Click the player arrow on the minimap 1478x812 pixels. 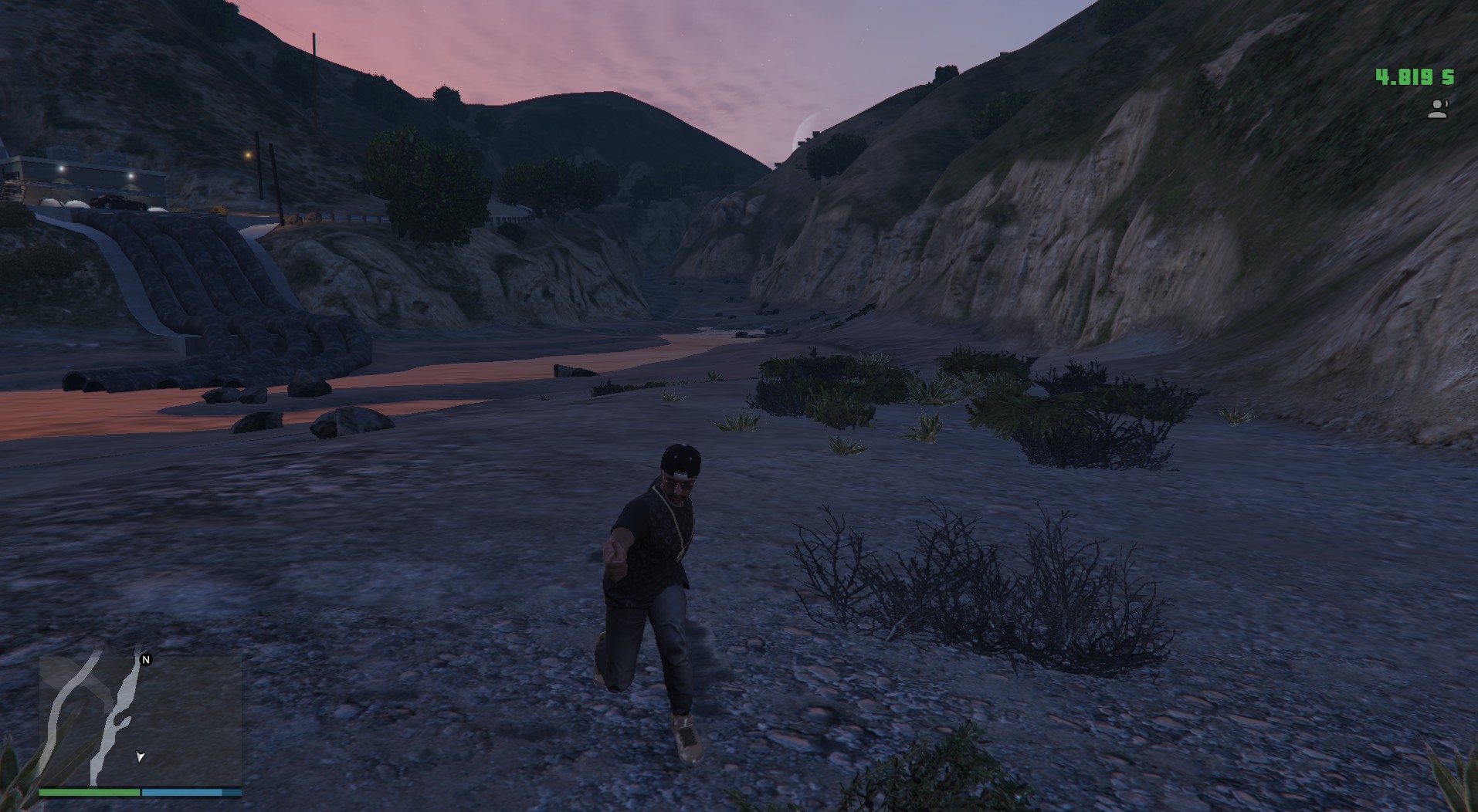(x=140, y=756)
